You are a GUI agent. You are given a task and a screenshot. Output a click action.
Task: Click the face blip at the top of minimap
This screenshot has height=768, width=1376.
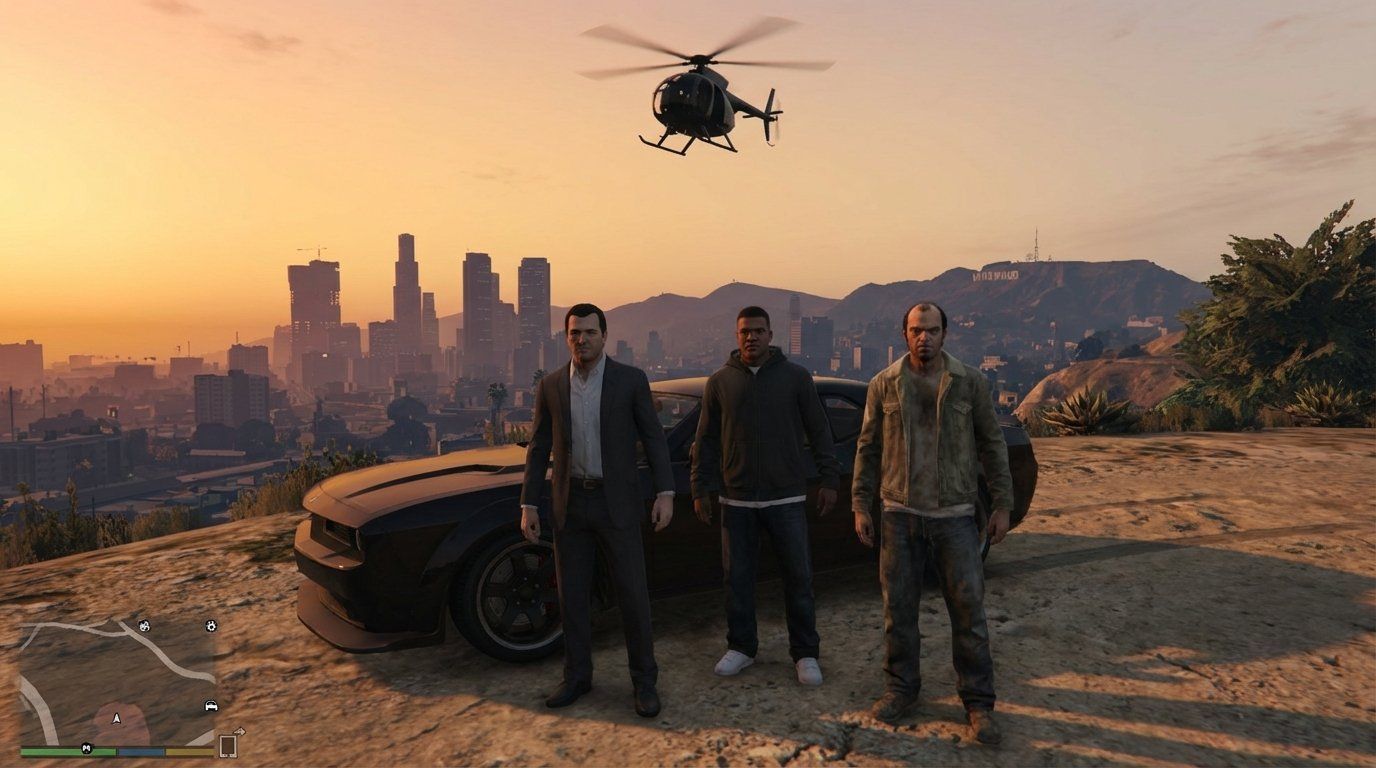144,626
